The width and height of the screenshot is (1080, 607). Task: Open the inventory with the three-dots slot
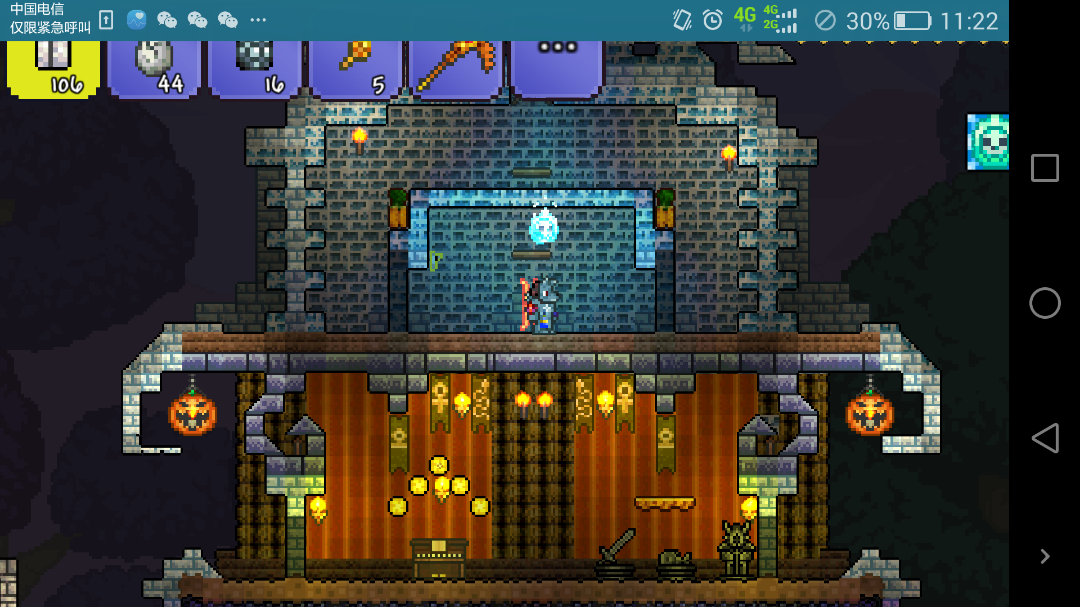(556, 66)
